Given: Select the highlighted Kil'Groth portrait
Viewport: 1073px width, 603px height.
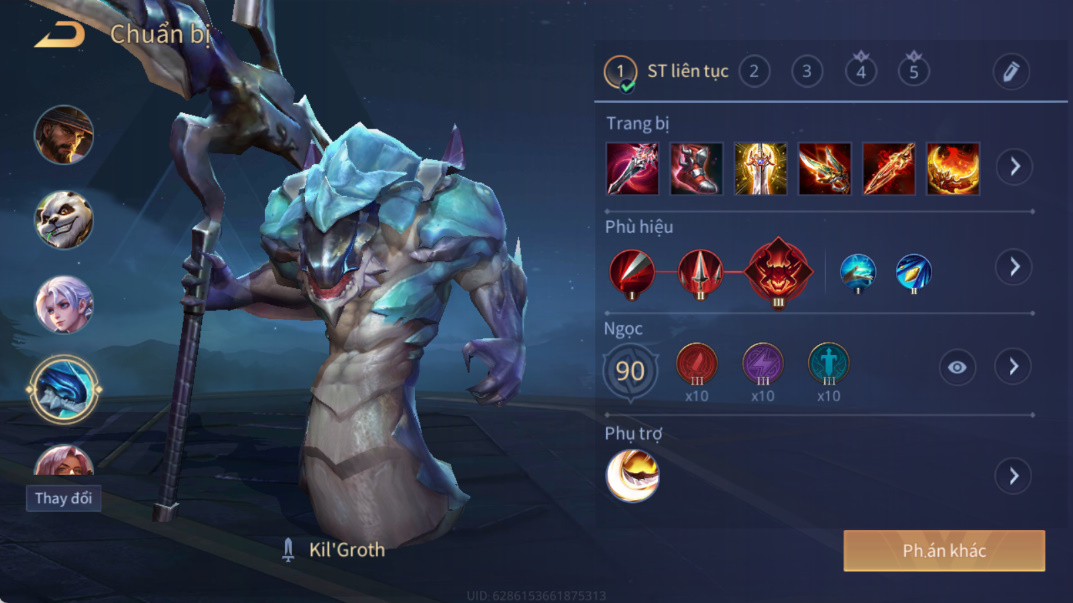Looking at the screenshot, I should pos(64,389).
